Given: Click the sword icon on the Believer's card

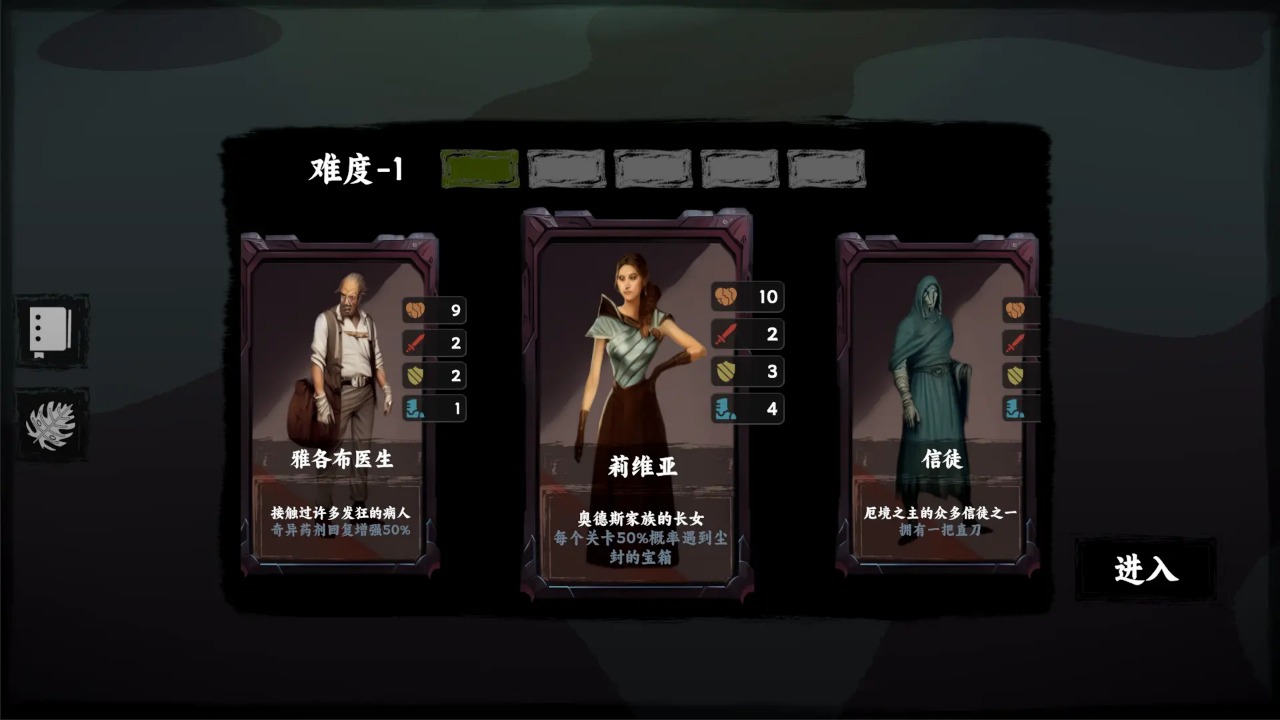Looking at the screenshot, I should tap(1018, 343).
